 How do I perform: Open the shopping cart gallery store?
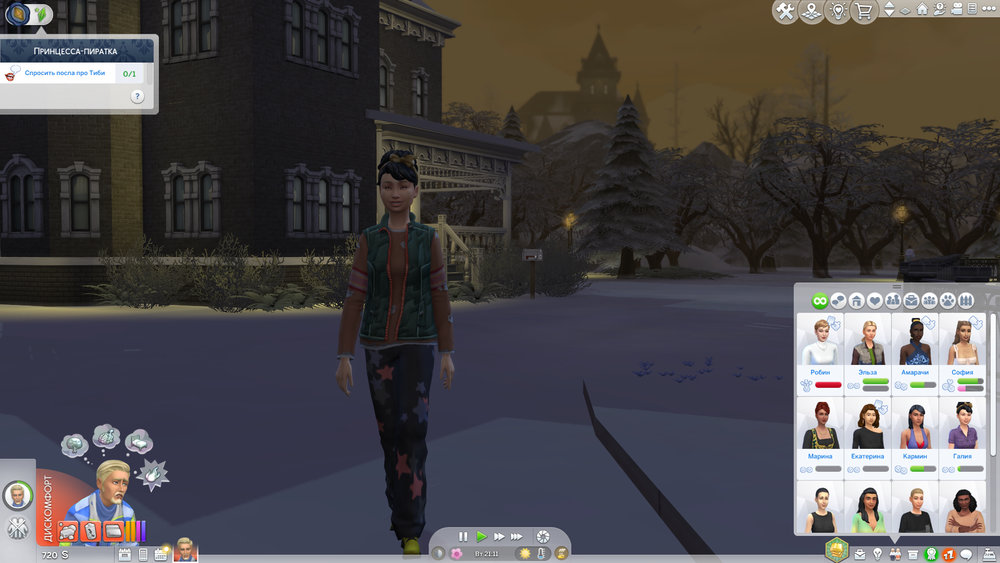pyautogui.click(x=864, y=12)
